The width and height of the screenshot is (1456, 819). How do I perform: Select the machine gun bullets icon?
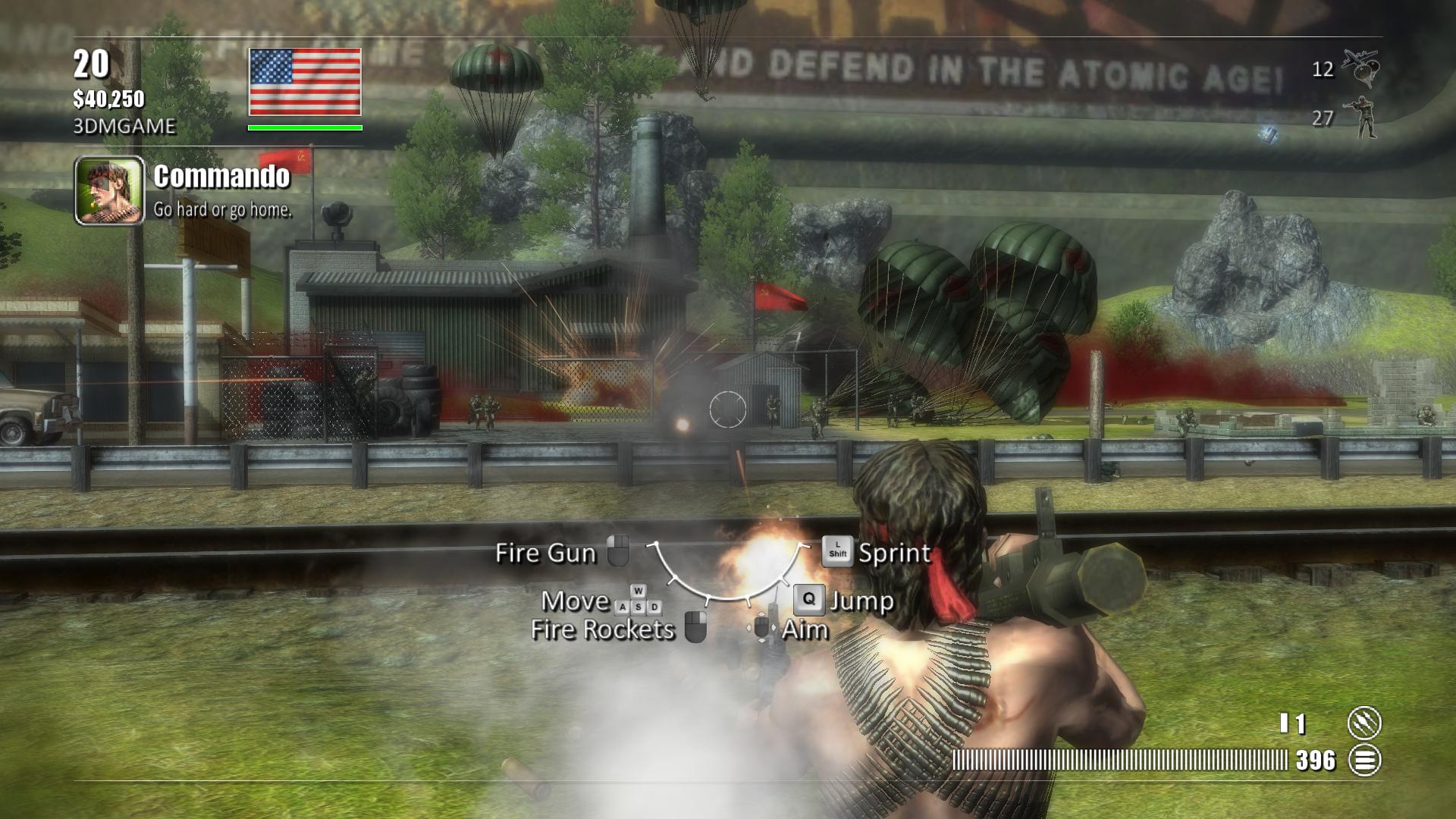tap(1363, 760)
